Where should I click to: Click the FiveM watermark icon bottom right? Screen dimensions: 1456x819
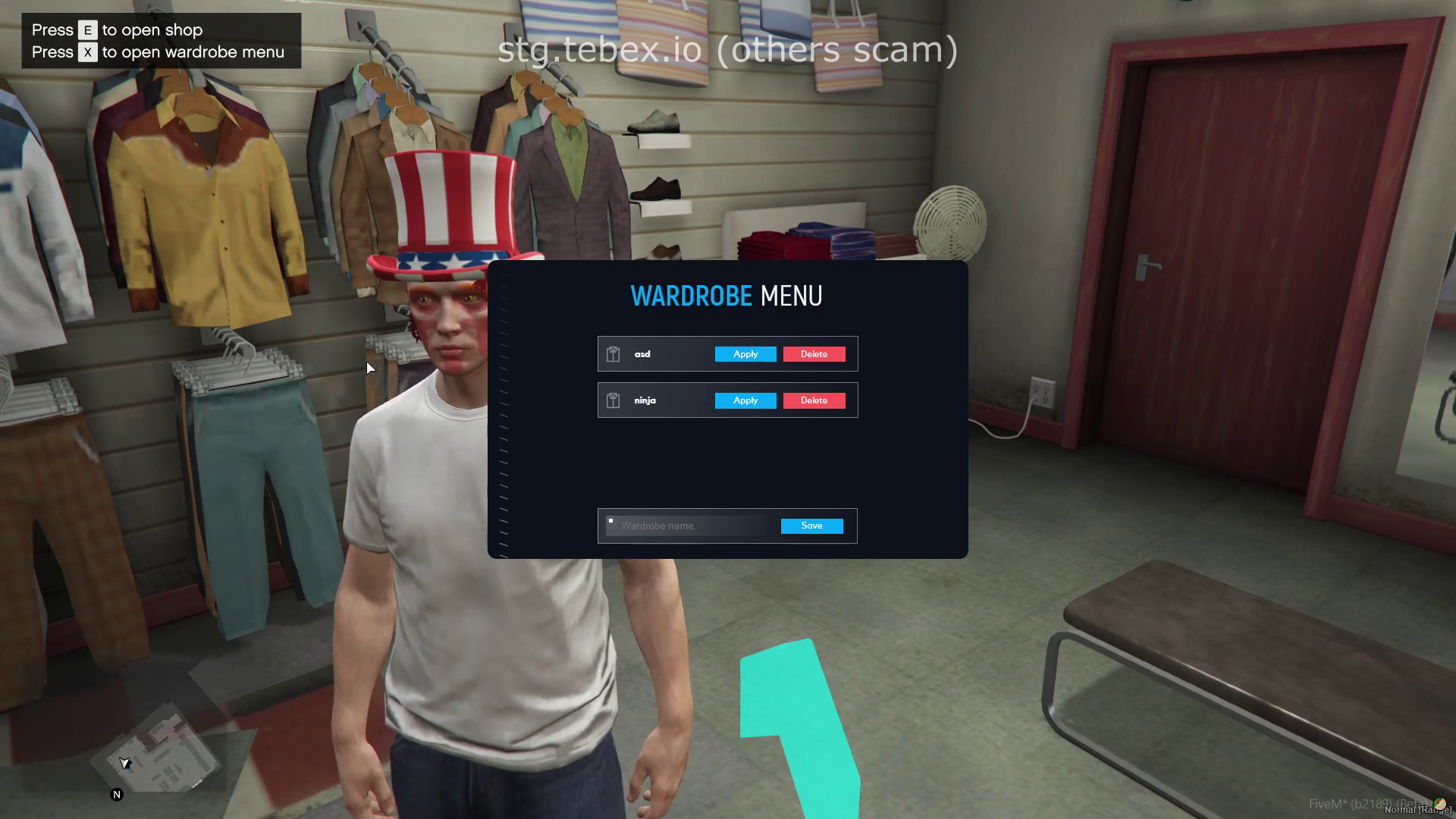click(x=1440, y=805)
